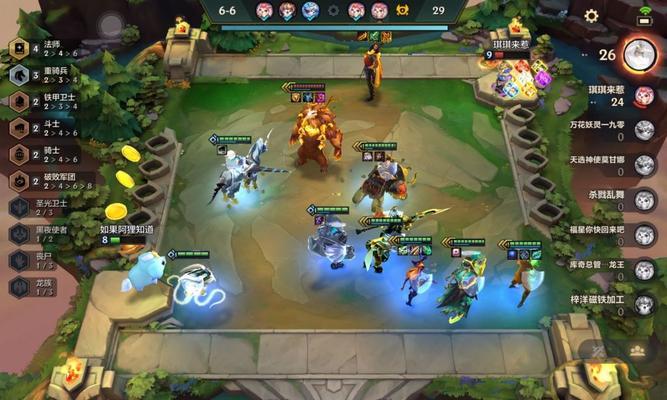Scout player 万花妖灵一九零's board

[644, 130]
